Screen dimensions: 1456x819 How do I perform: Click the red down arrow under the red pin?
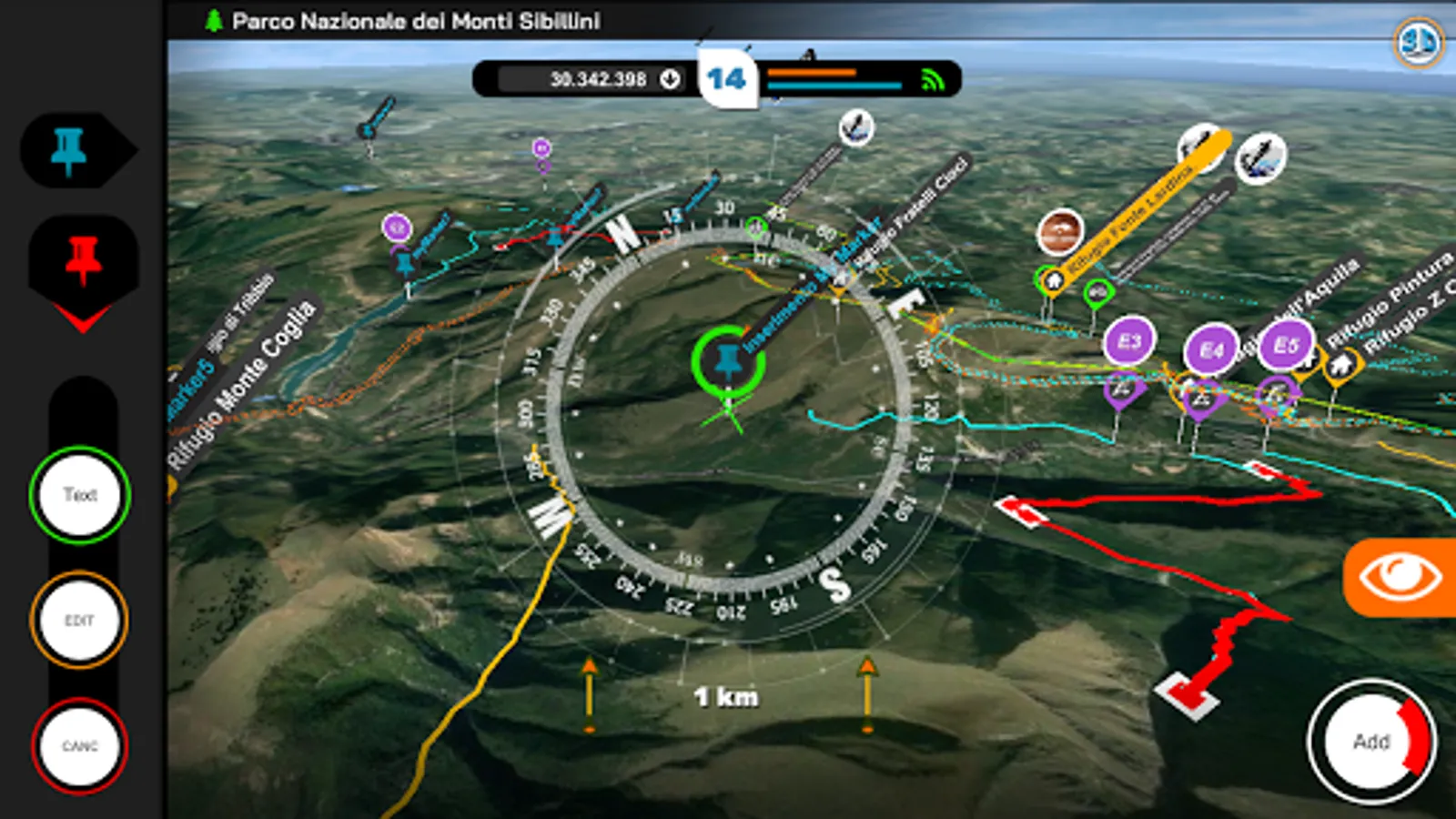(83, 318)
